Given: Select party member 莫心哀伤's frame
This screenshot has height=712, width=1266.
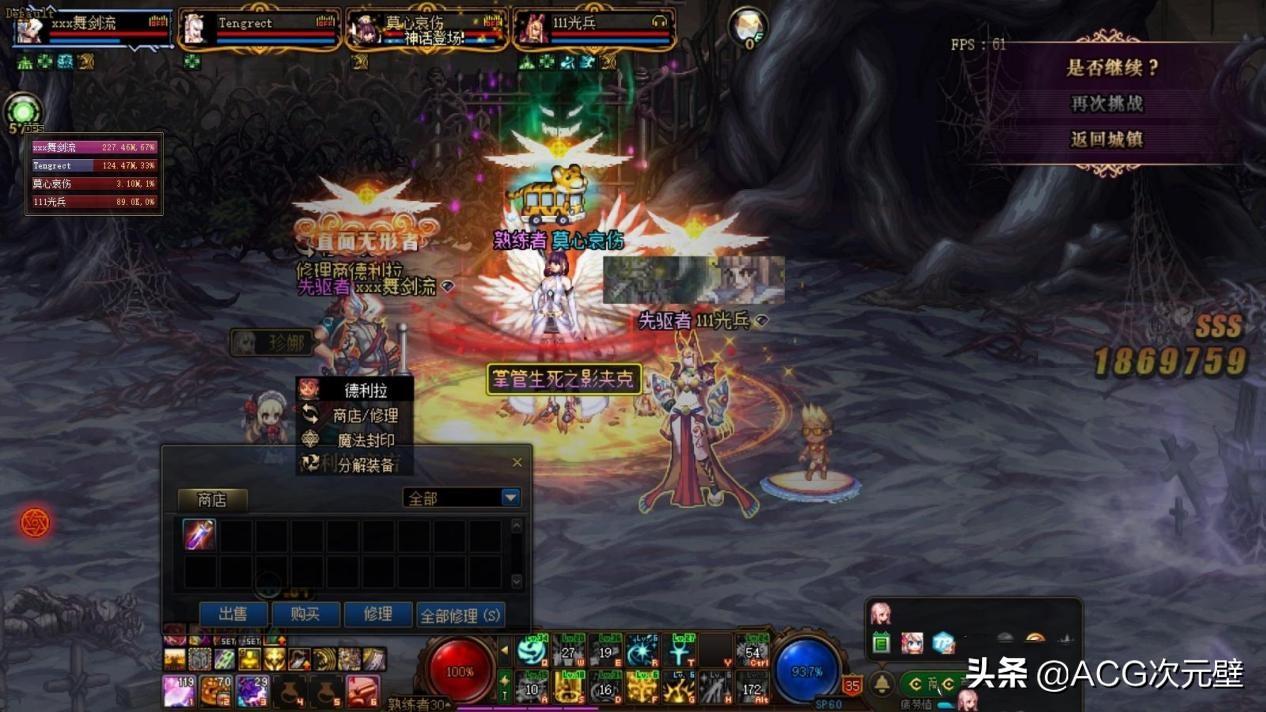Looking at the screenshot, I should 426,30.
